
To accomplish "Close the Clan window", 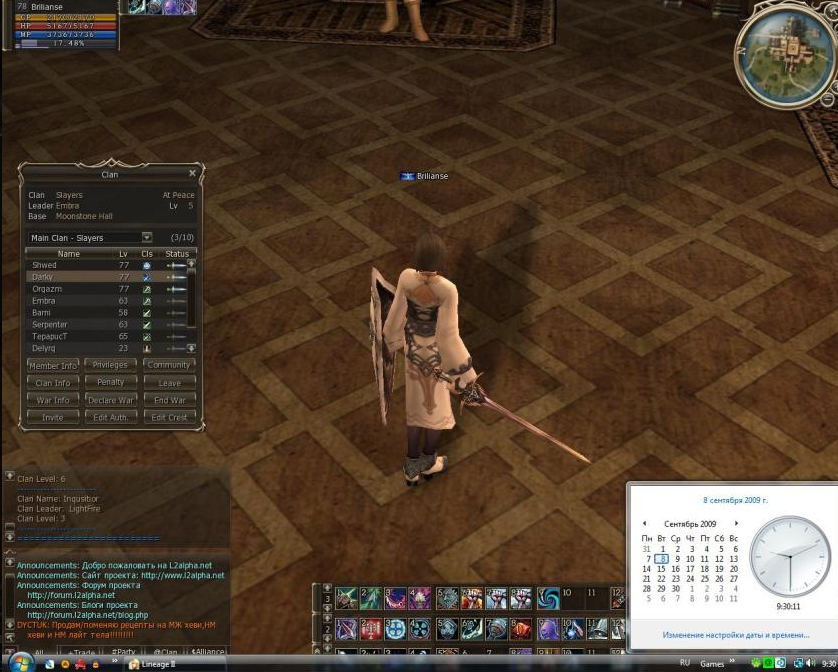I will point(193,173).
